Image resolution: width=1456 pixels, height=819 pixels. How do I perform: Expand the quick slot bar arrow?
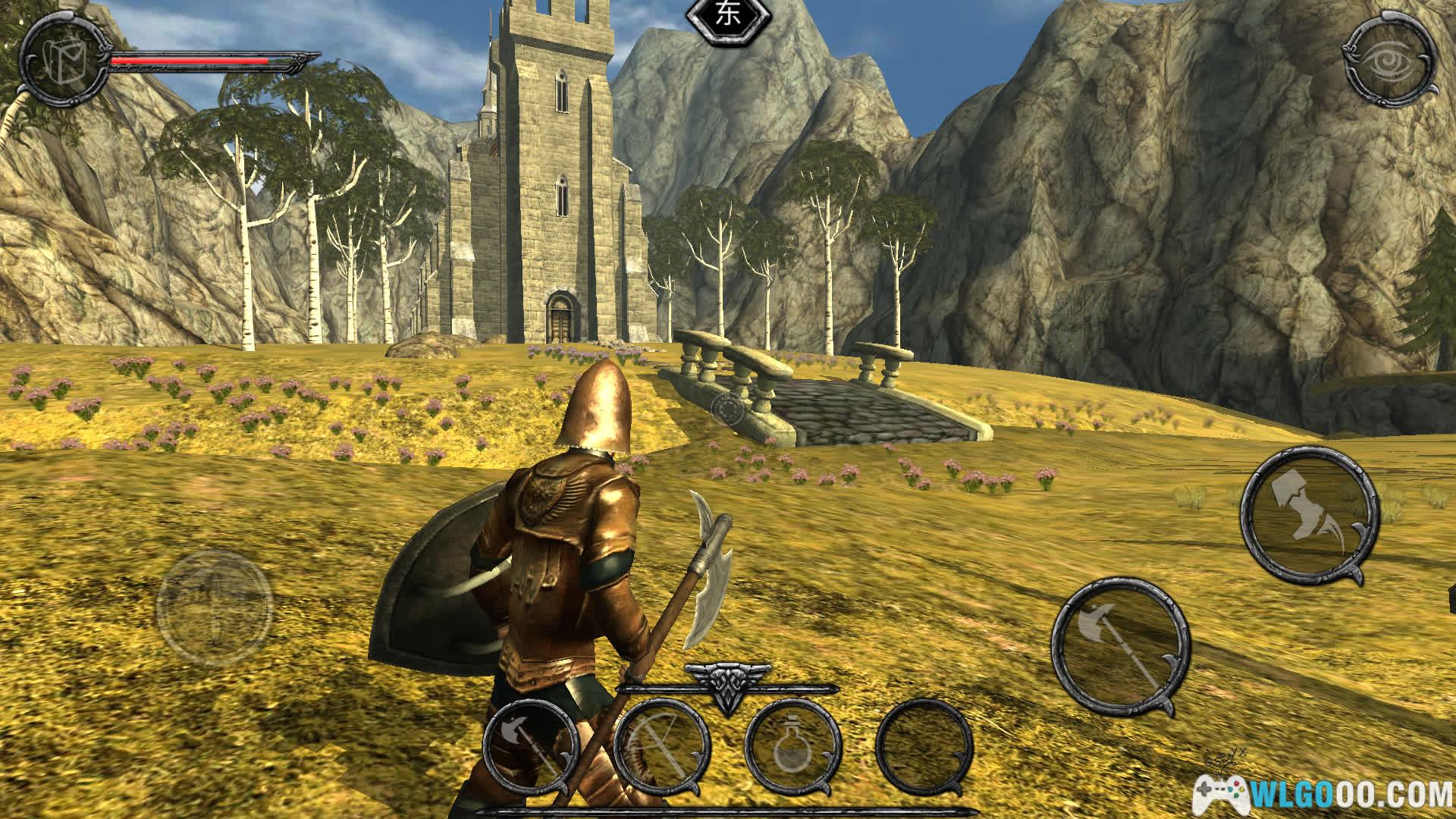click(726, 686)
